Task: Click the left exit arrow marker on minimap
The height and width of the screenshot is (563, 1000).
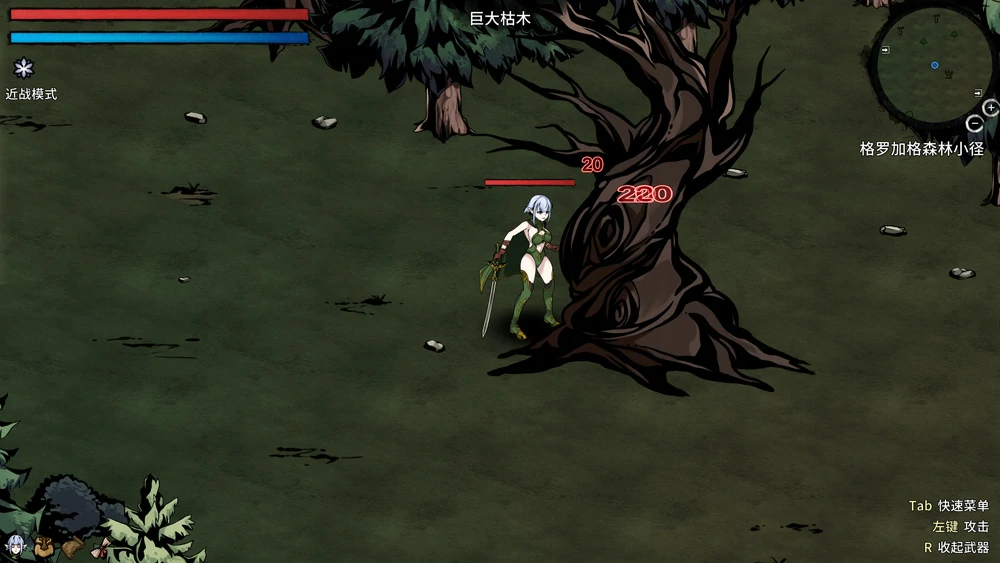Action: (886, 48)
